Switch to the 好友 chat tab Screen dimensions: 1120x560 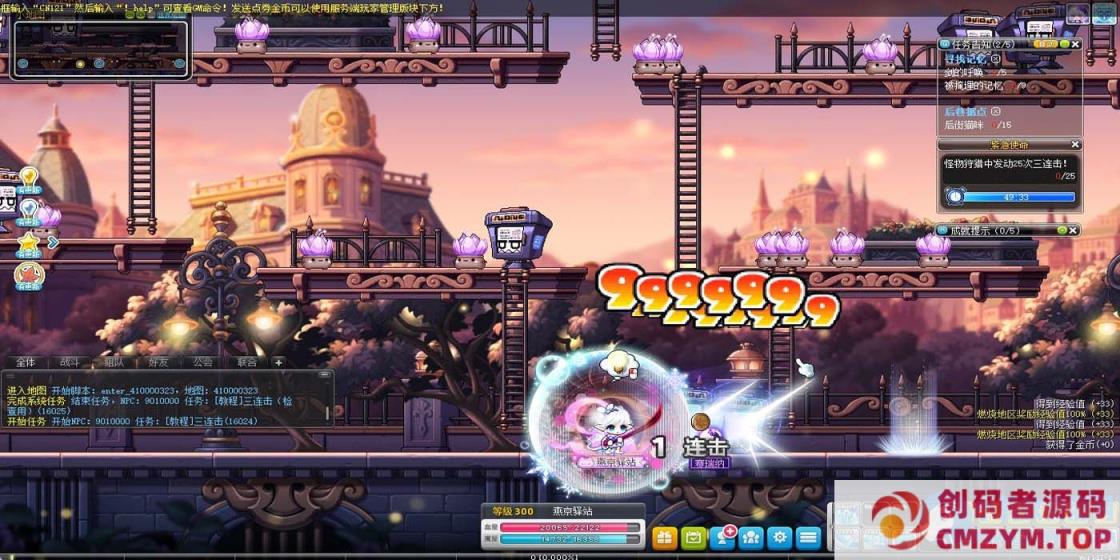click(x=158, y=362)
